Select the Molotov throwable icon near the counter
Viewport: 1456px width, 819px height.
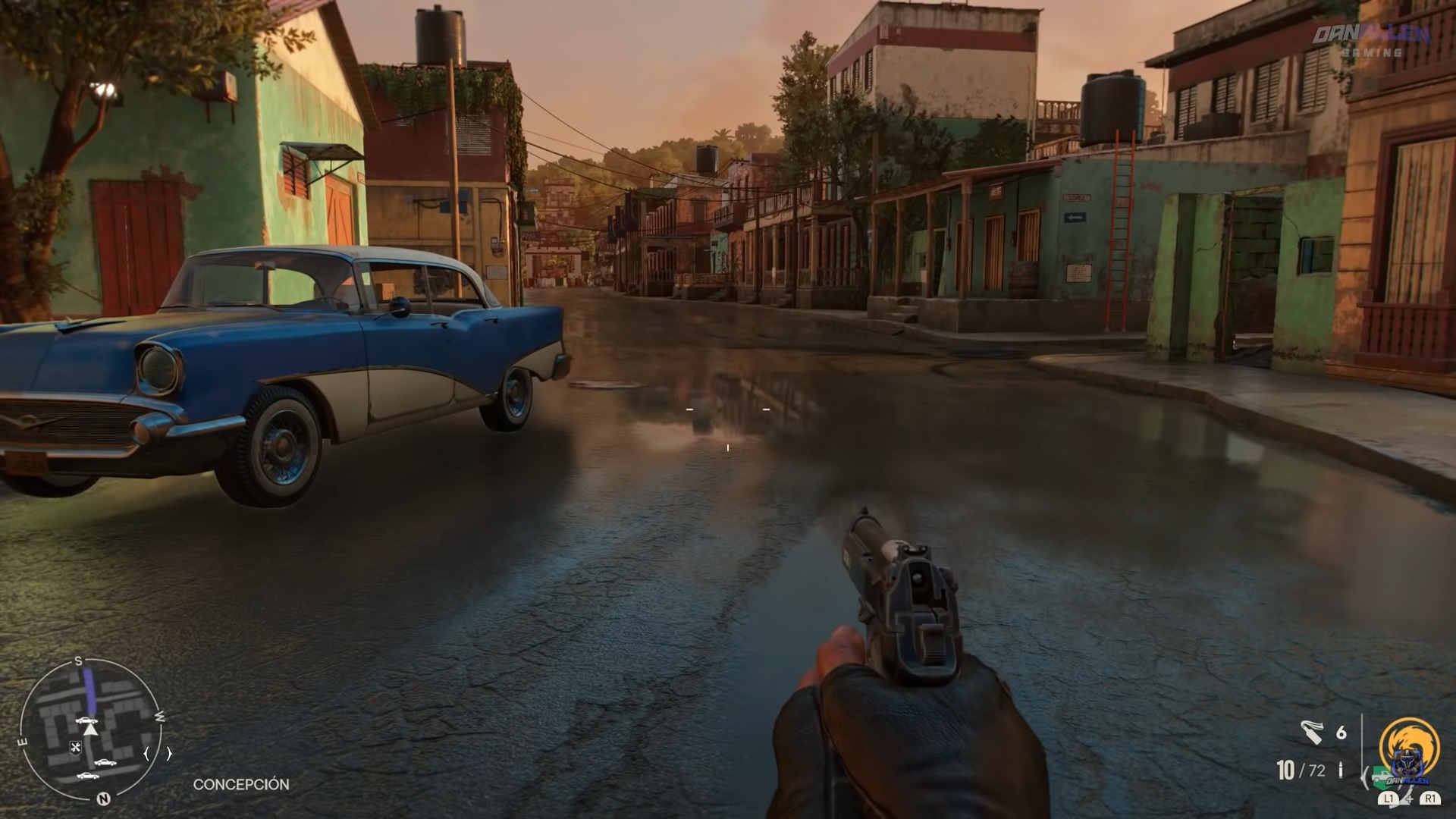click(x=1311, y=733)
